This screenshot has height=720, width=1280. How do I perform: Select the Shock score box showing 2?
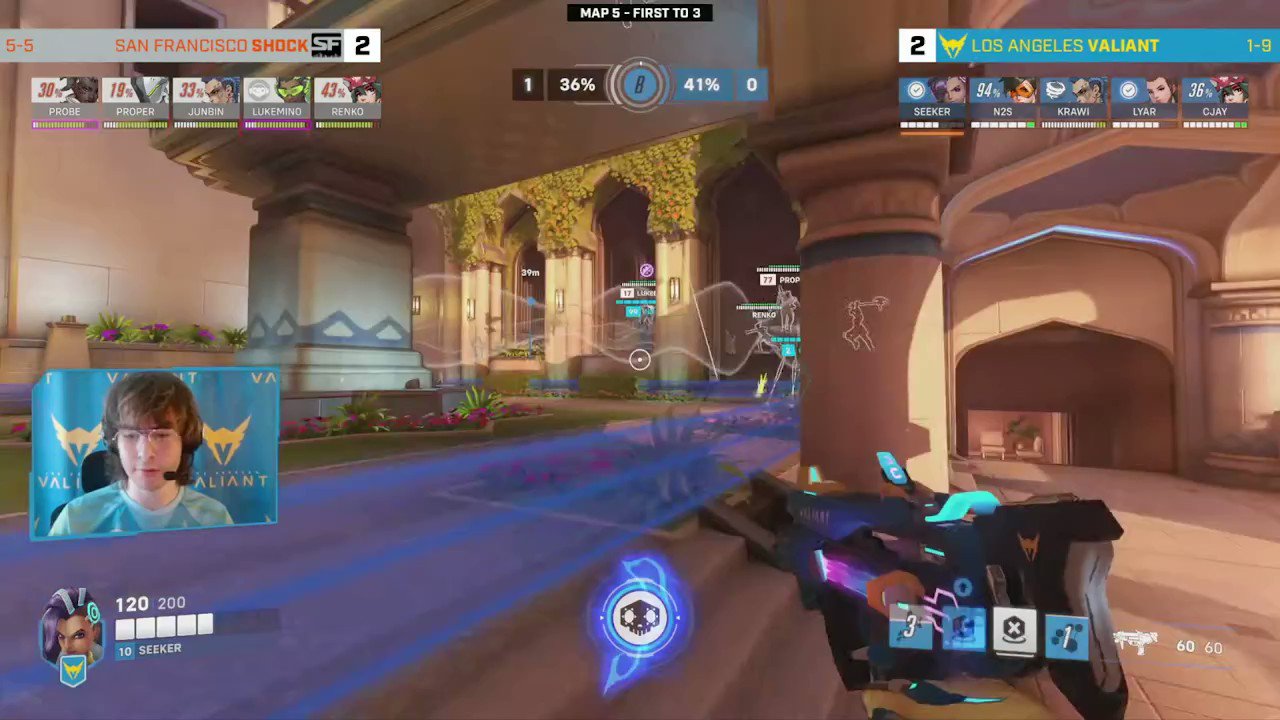362,45
